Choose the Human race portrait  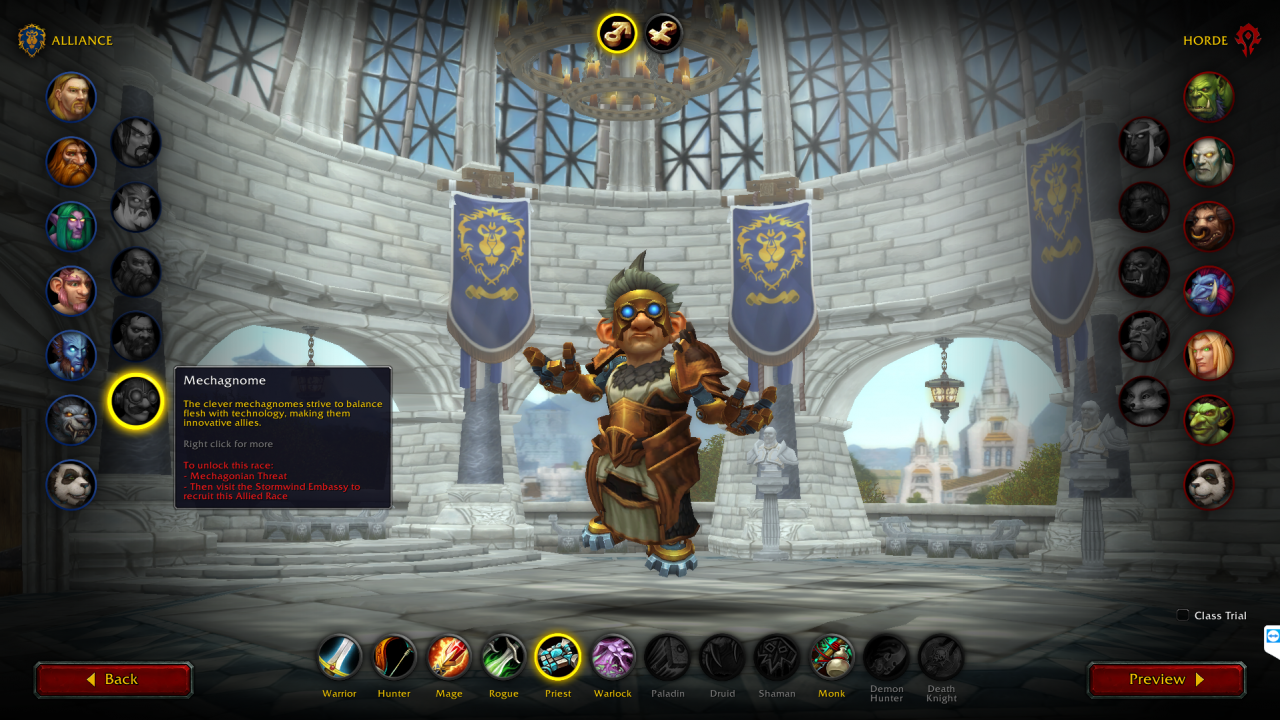(71, 97)
